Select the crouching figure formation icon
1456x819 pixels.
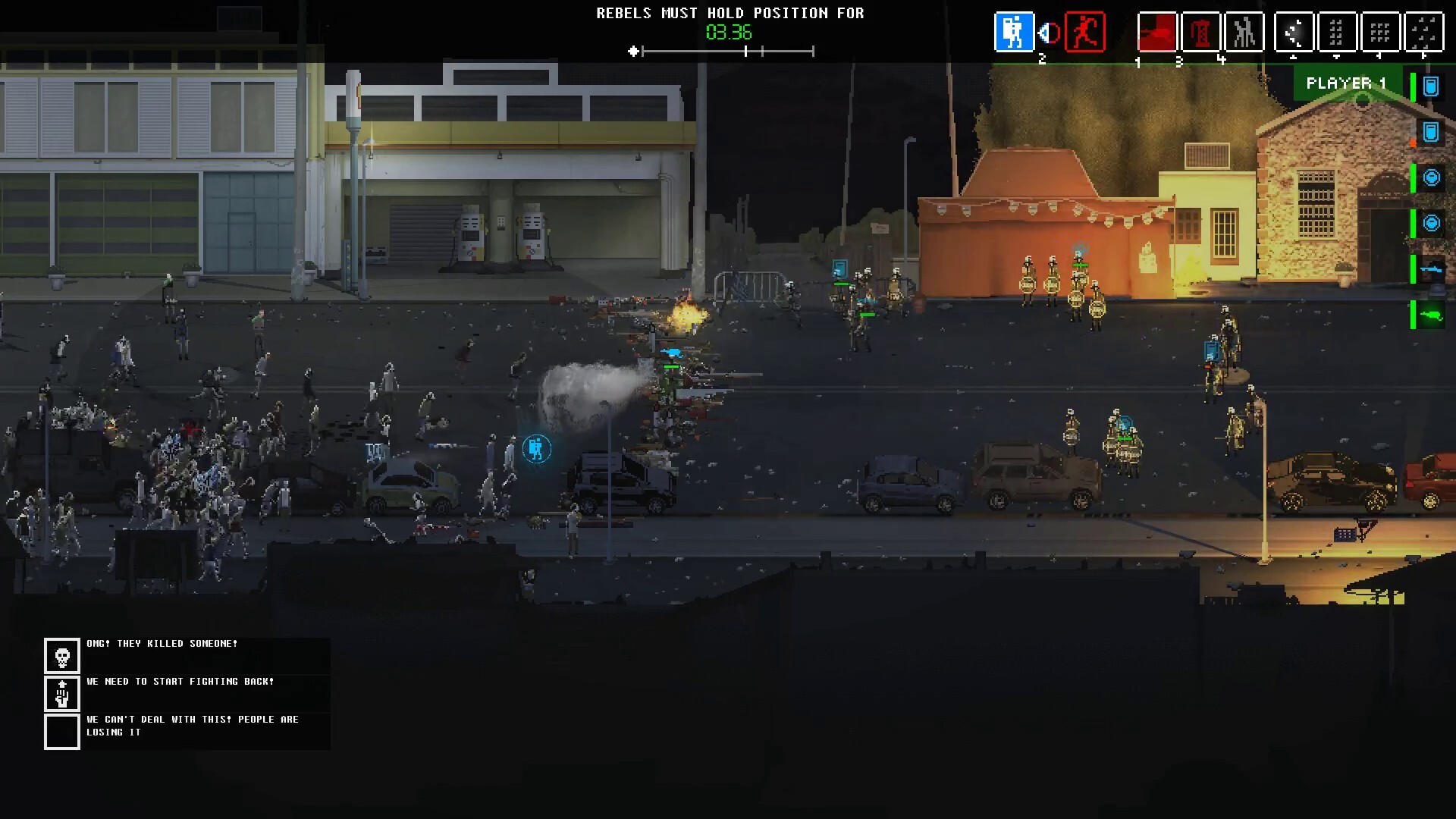point(1294,32)
